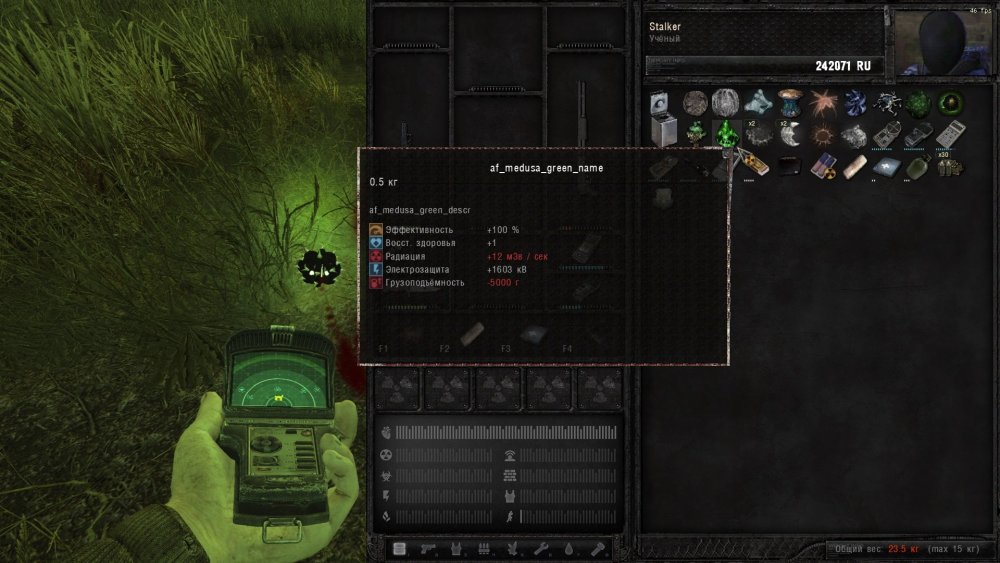Open the wrench repair tools filter
The image size is (1000, 563).
pos(543,548)
